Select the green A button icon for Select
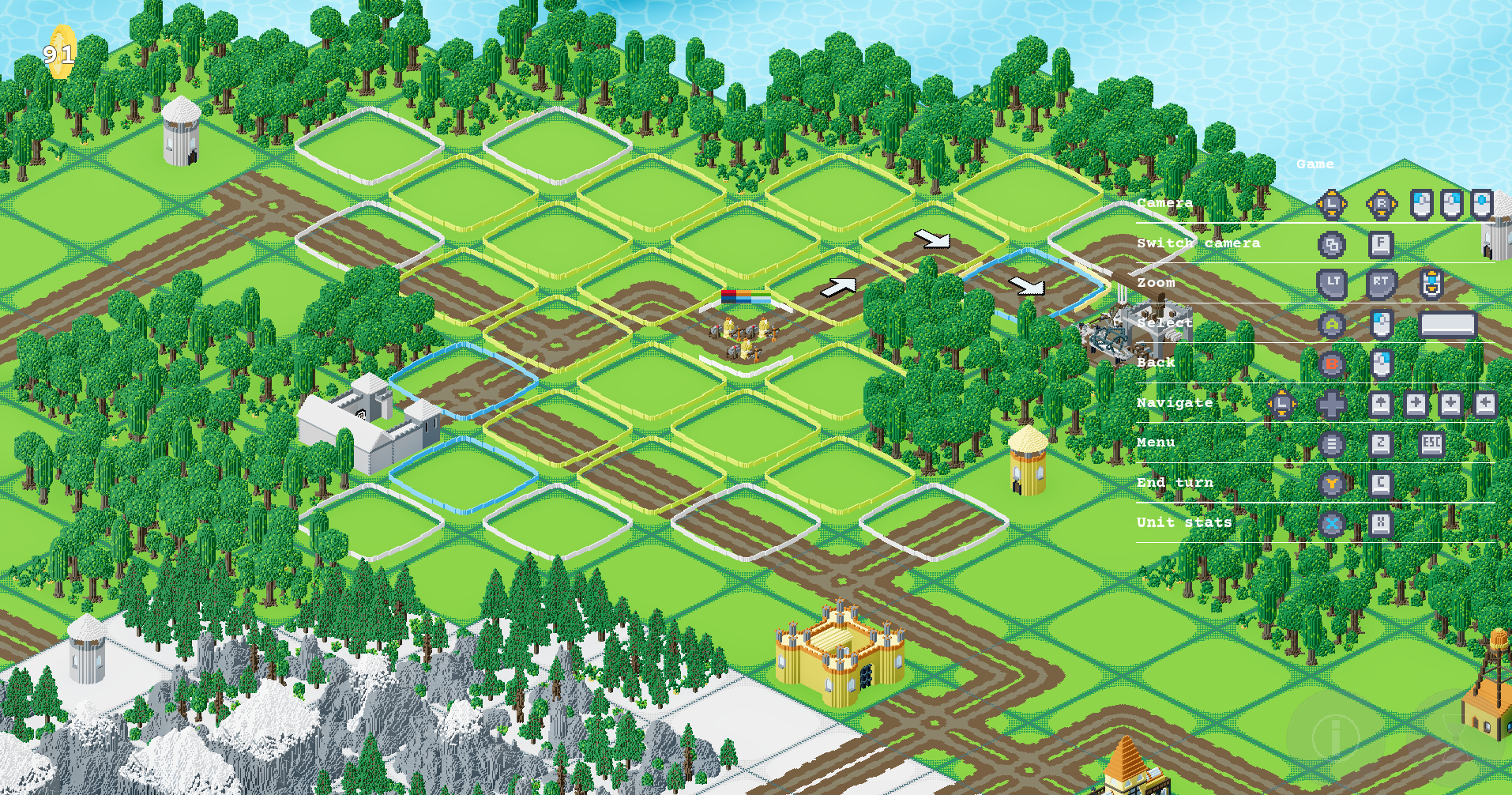Screen dimensions: 1512x795 pyautogui.click(x=1332, y=323)
